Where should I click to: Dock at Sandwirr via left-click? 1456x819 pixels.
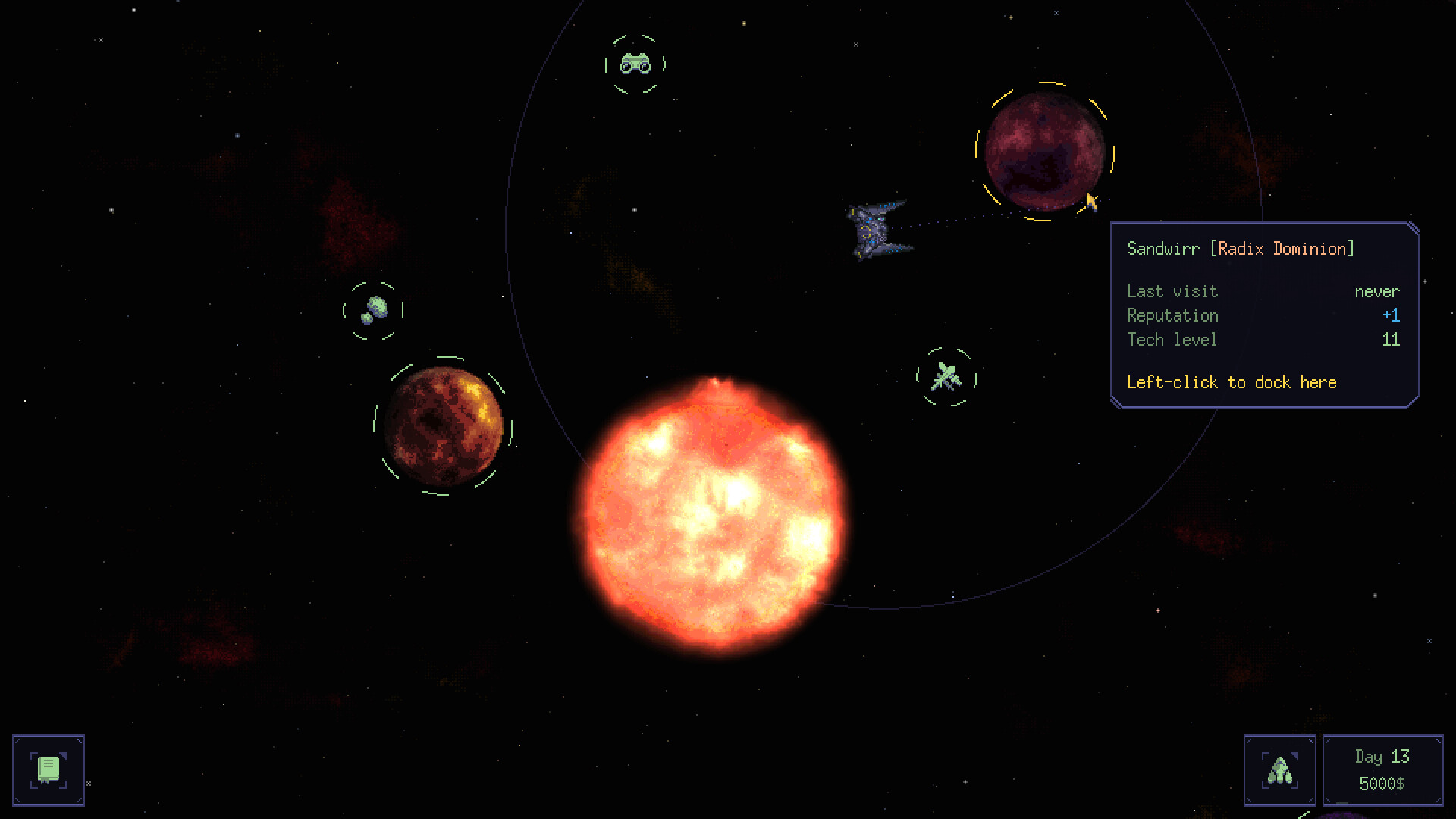point(1231,382)
